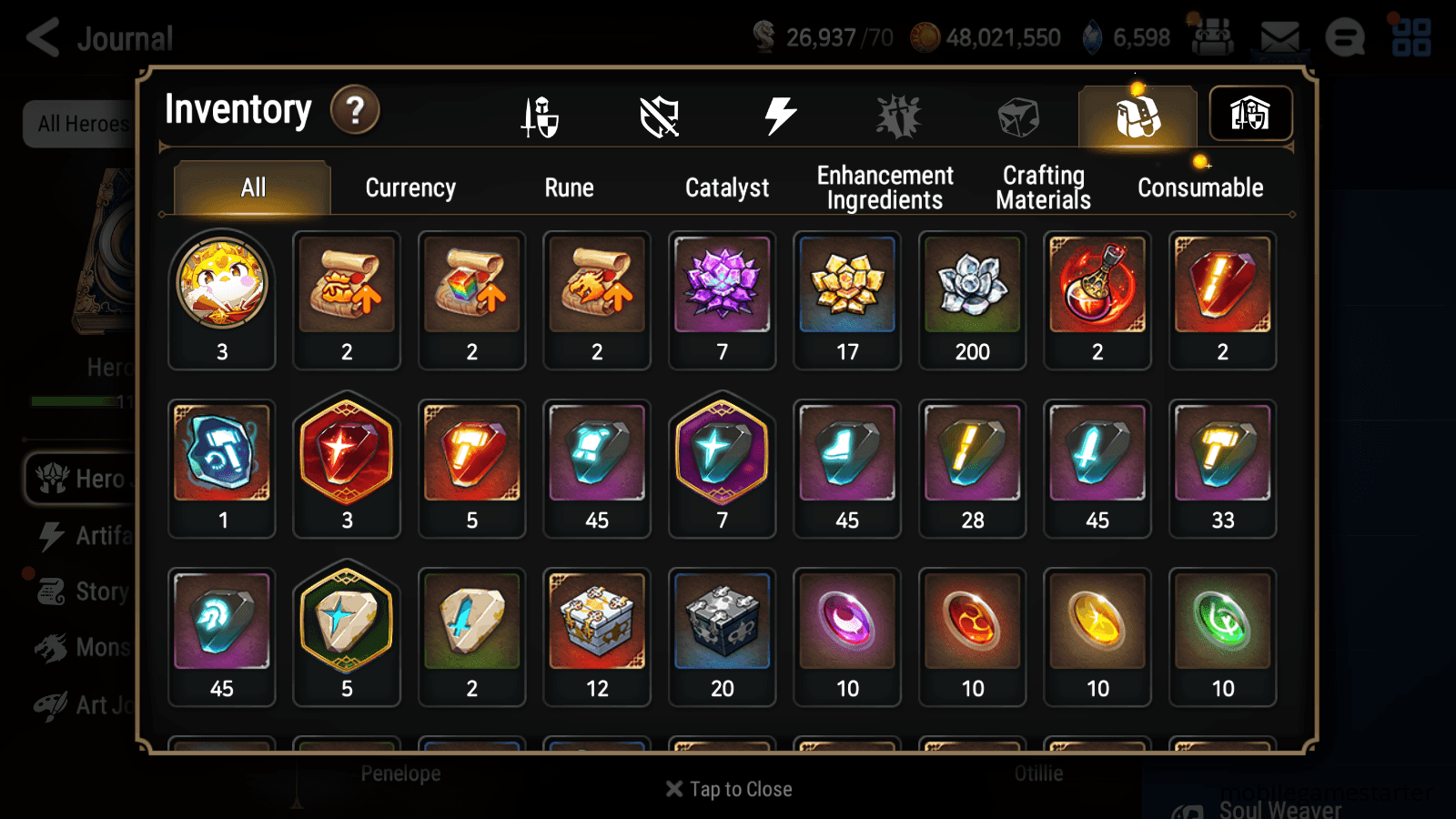Click the highlighted backpack inventory icon
This screenshot has width=1456, height=819.
tap(1137, 116)
